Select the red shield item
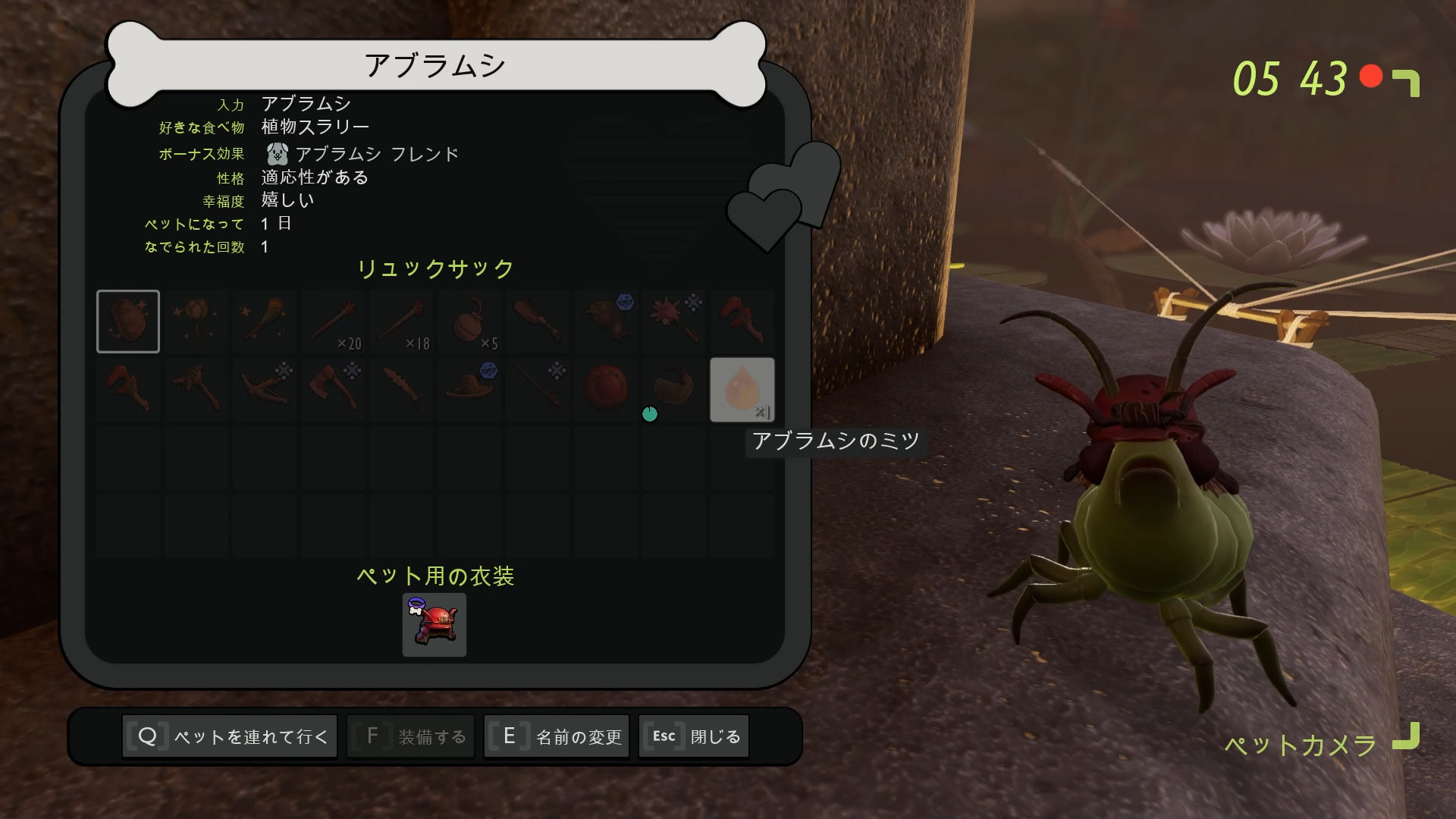This screenshot has height=819, width=1456. tap(605, 389)
